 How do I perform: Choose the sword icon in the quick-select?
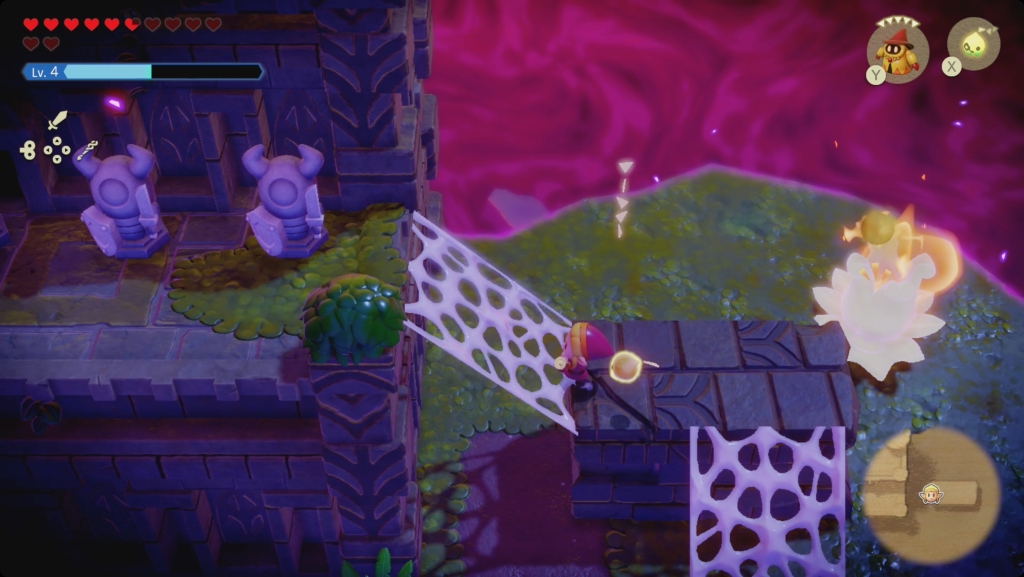57,121
